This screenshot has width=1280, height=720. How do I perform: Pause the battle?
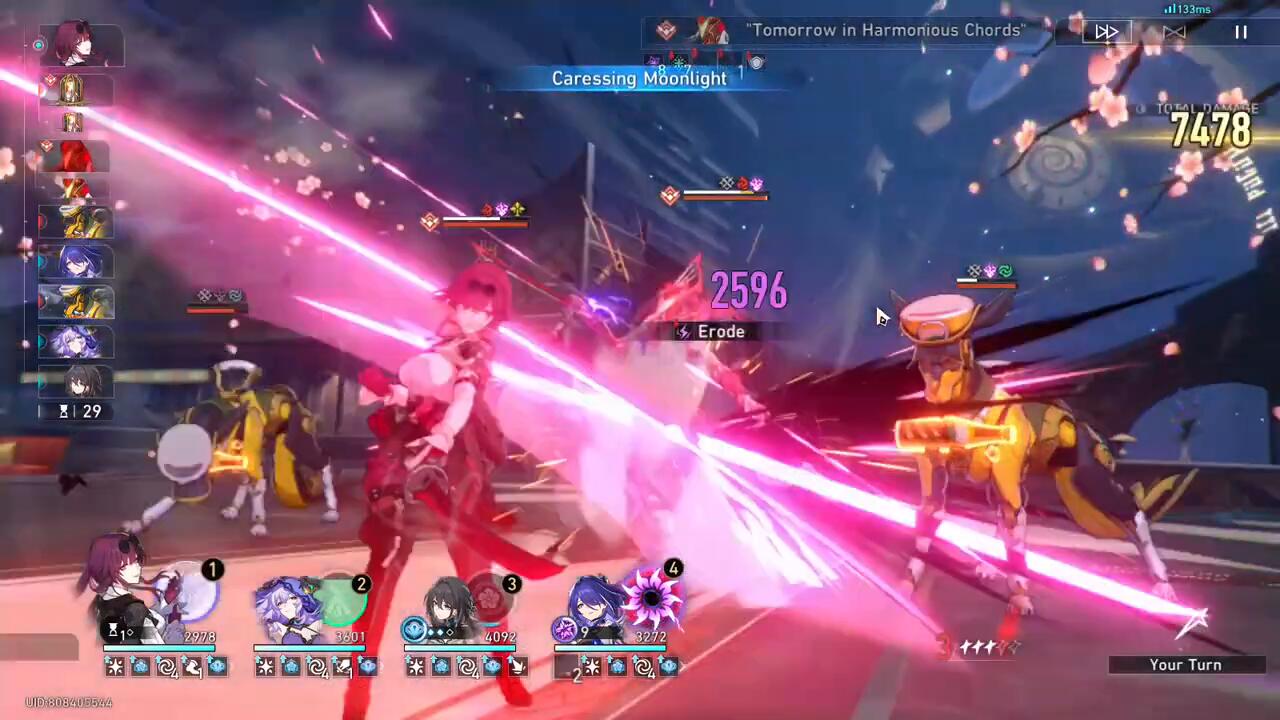tap(1241, 32)
